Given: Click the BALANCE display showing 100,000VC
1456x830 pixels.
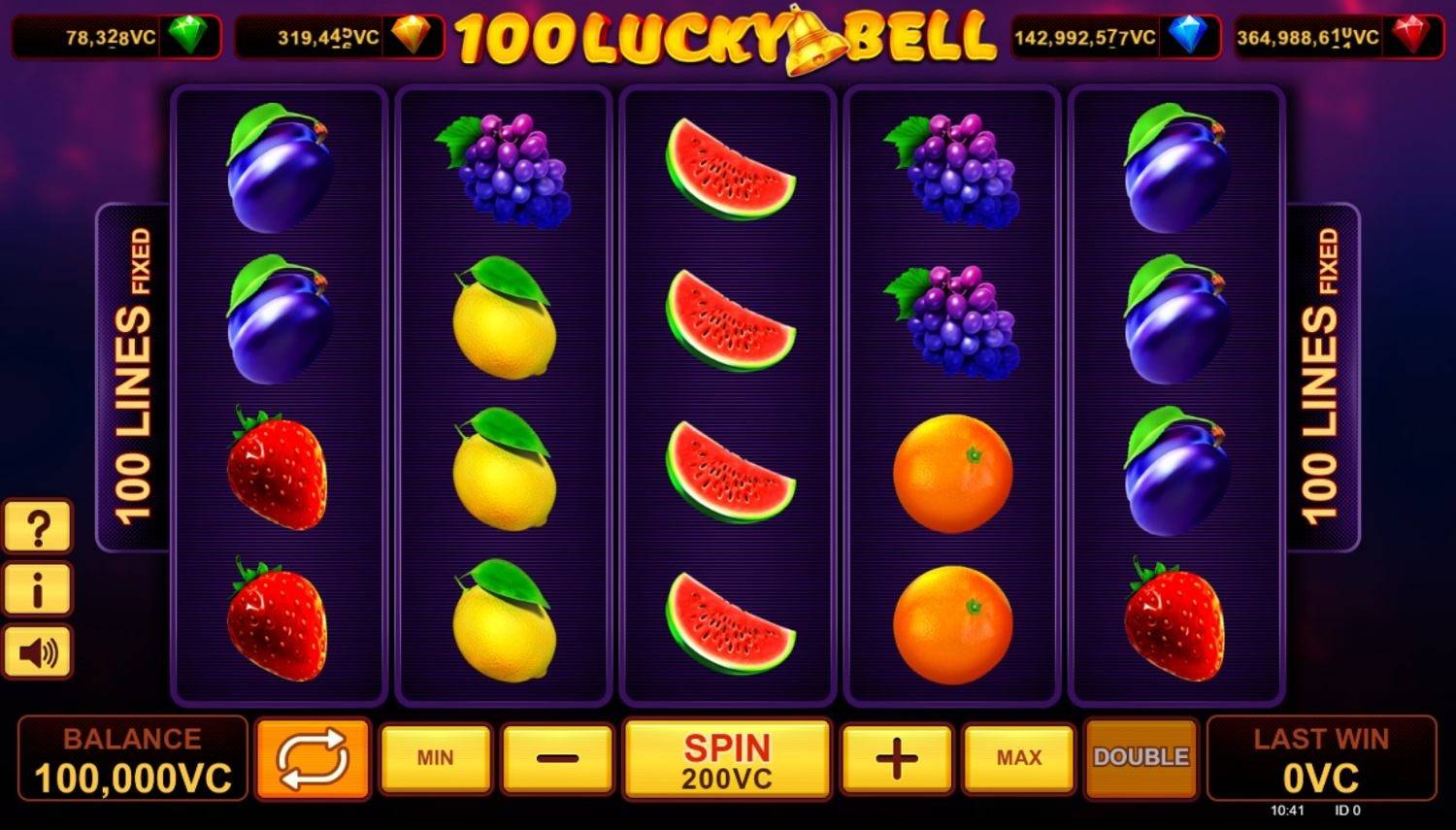Looking at the screenshot, I should tap(131, 758).
